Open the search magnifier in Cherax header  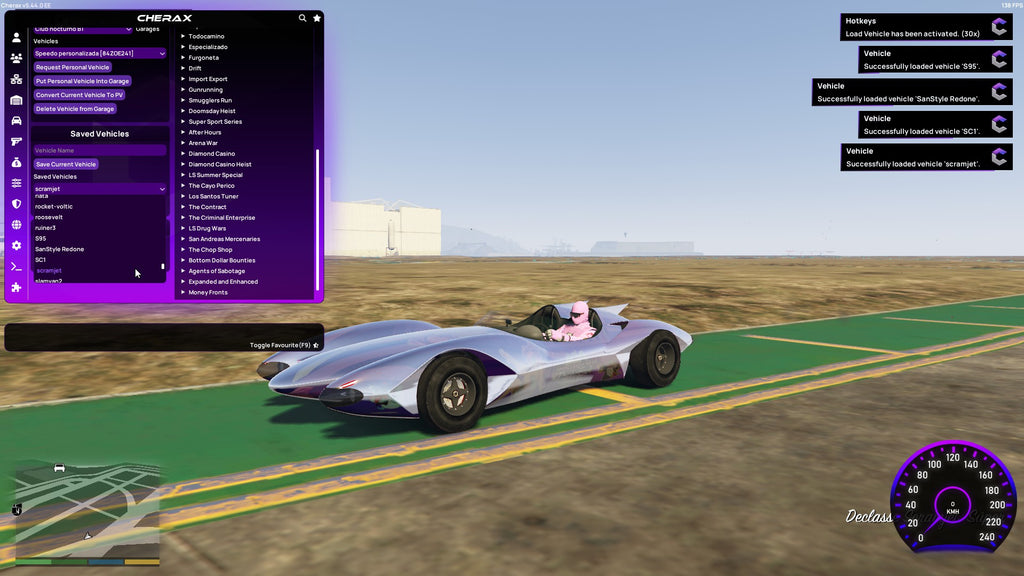click(303, 18)
